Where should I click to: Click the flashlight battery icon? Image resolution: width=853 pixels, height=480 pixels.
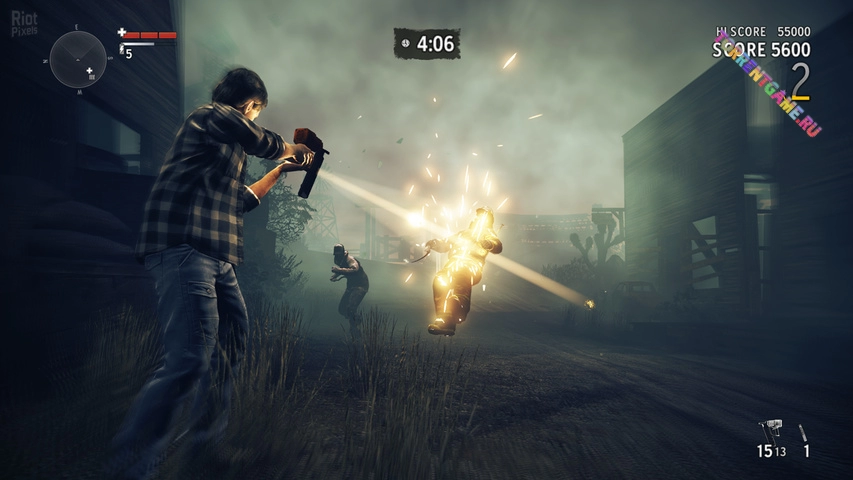pos(122,48)
